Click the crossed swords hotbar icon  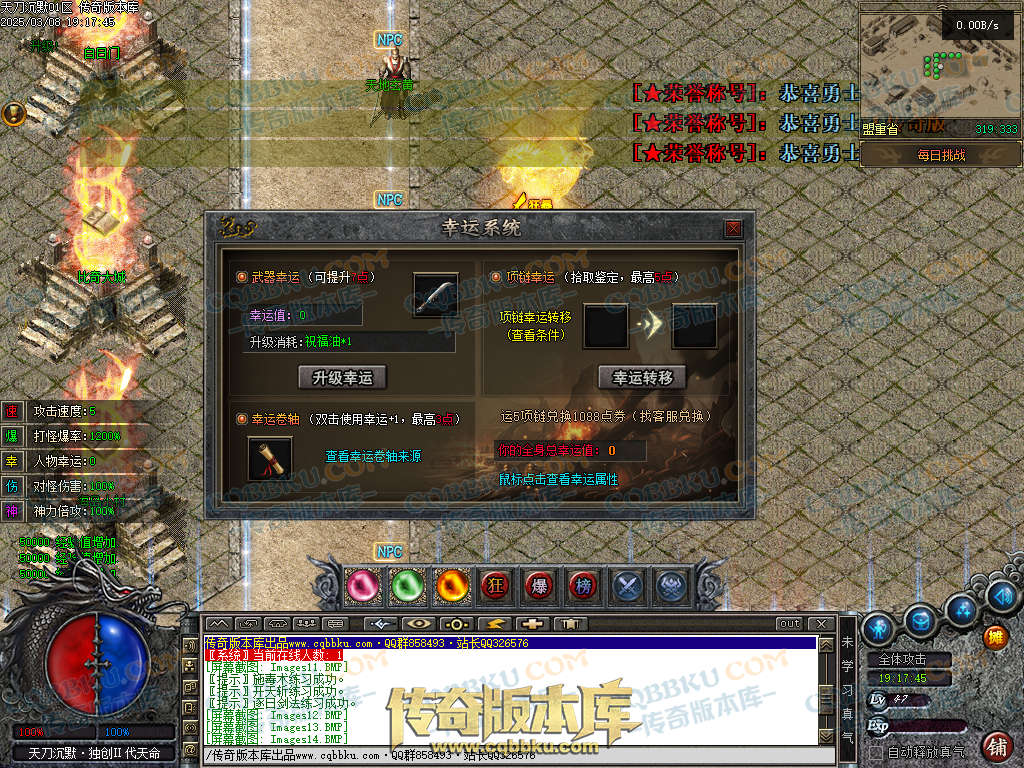pyautogui.click(x=627, y=586)
